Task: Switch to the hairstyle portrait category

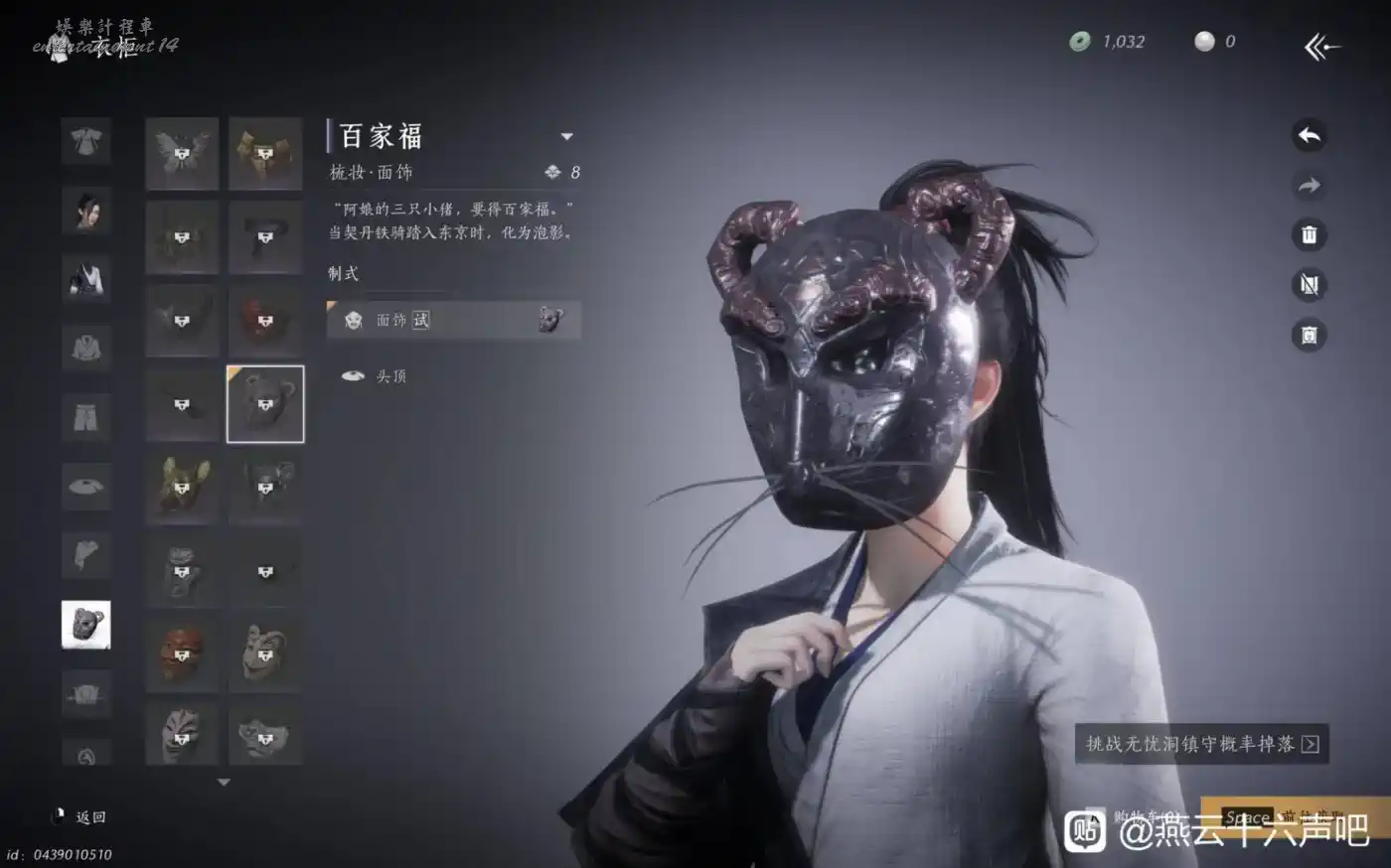Action: pos(86,210)
